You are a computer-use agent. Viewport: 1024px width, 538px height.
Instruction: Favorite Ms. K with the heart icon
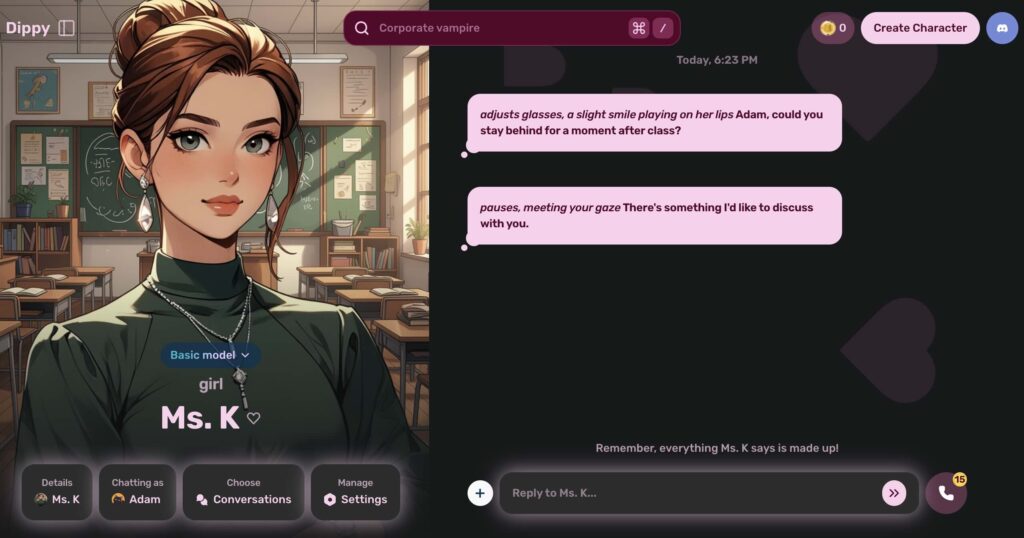254,418
